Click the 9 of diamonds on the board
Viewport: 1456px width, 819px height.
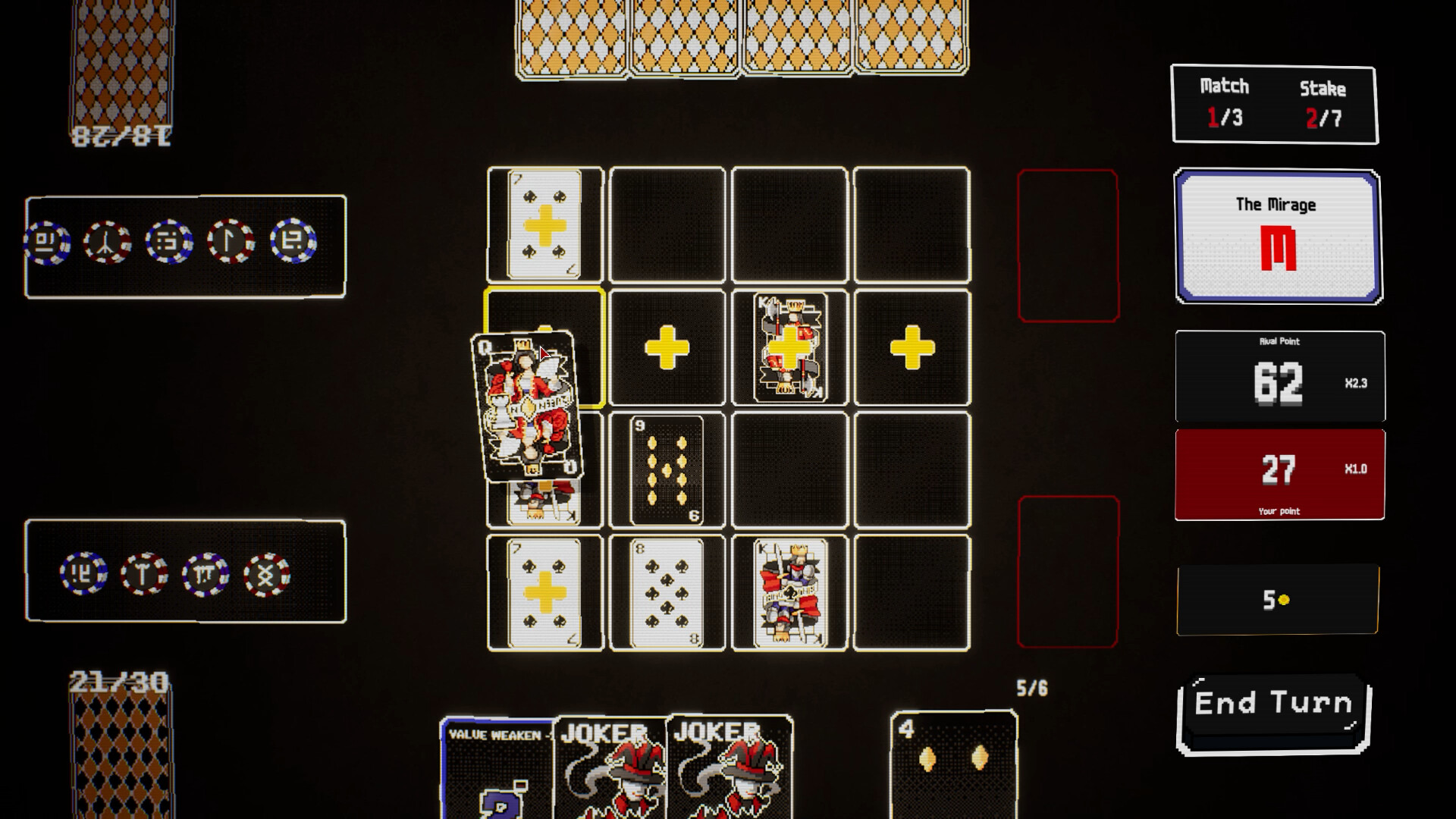click(666, 470)
